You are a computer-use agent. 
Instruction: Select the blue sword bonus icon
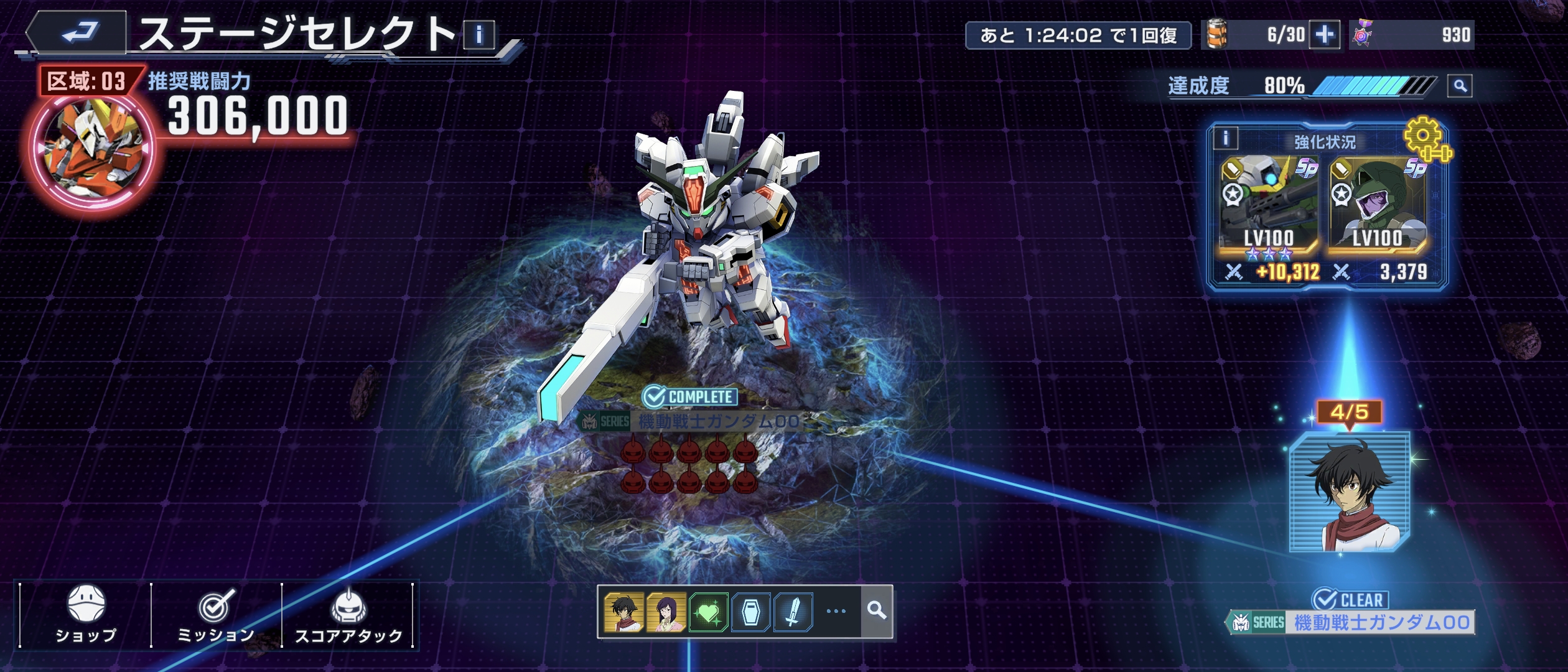click(x=793, y=612)
